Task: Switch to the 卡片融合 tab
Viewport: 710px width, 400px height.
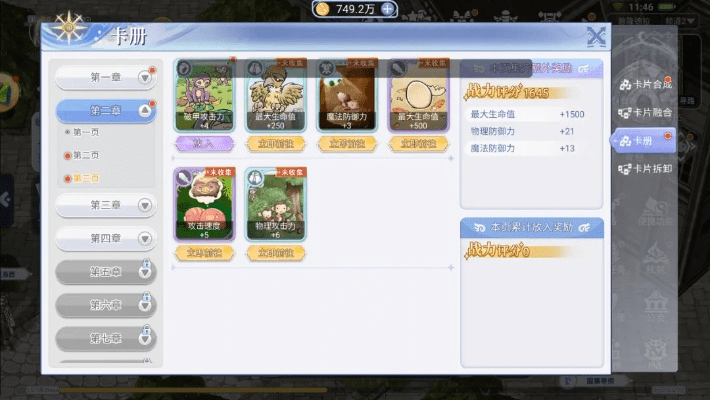Action: point(645,113)
